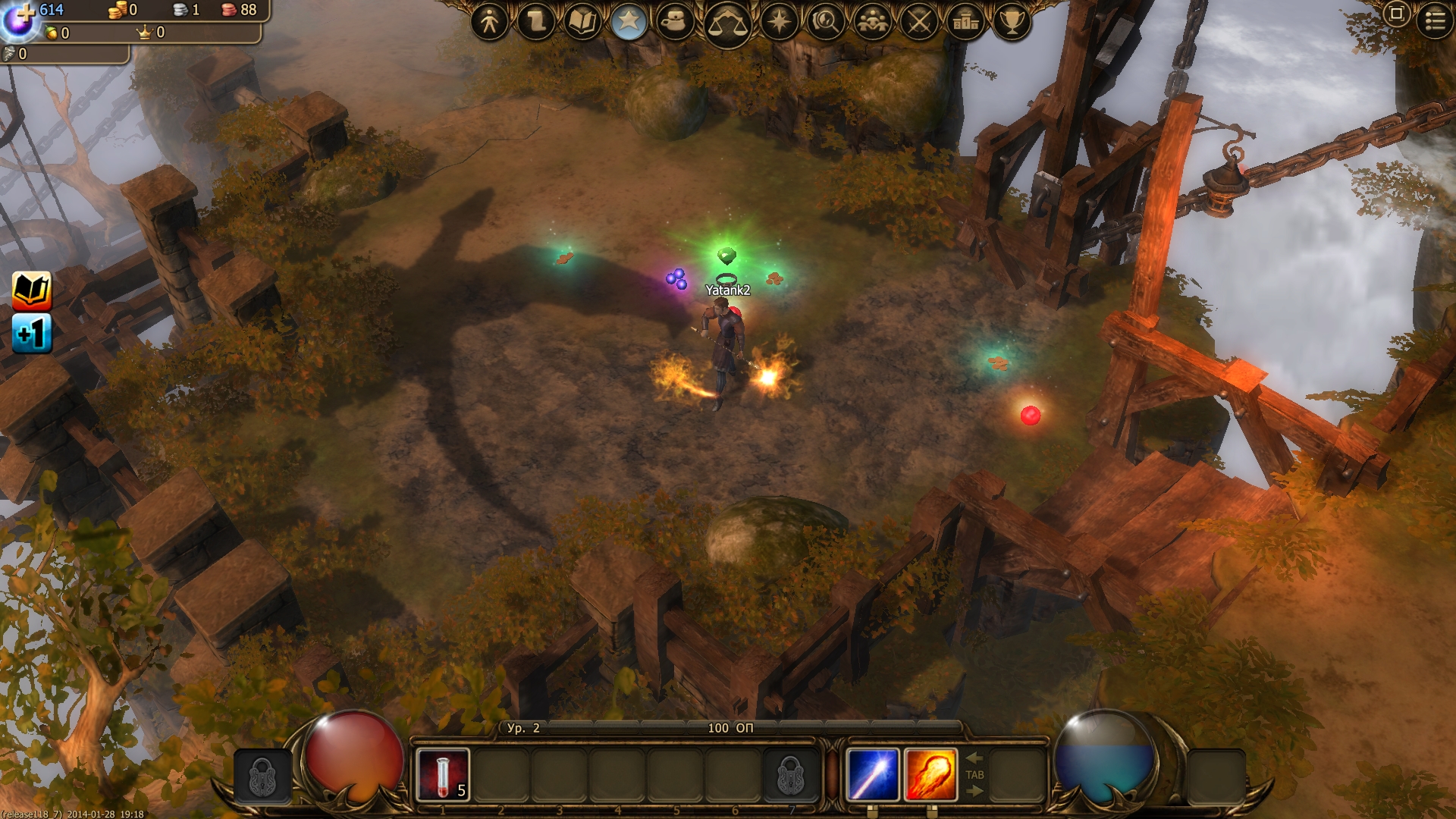Select the highlighted star icon
This screenshot has width=1456, height=819.
pyautogui.click(x=628, y=22)
